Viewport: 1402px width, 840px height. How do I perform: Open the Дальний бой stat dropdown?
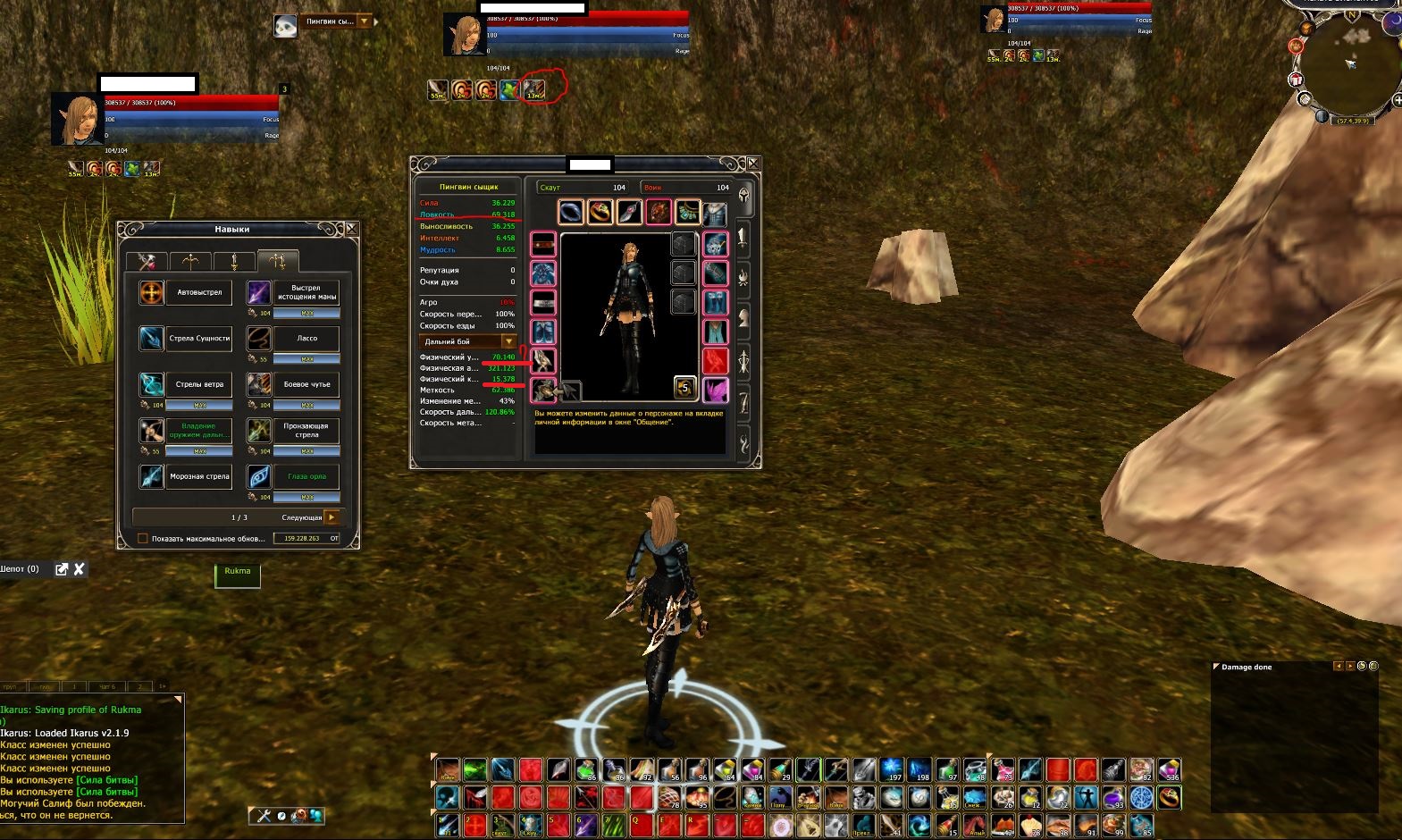pyautogui.click(x=508, y=341)
